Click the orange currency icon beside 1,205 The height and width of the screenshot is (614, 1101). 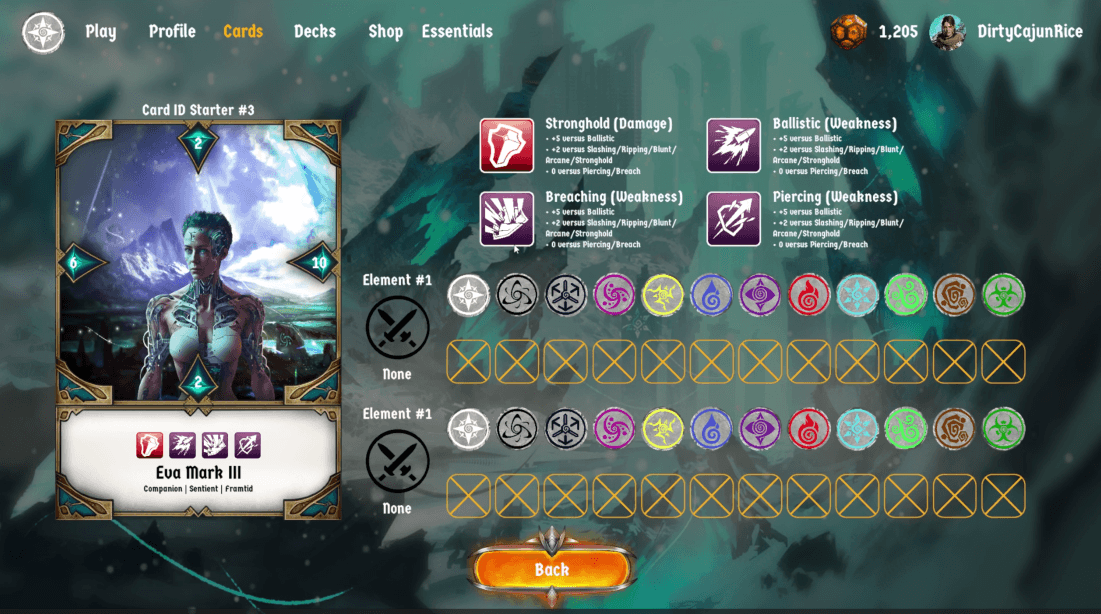pos(848,32)
